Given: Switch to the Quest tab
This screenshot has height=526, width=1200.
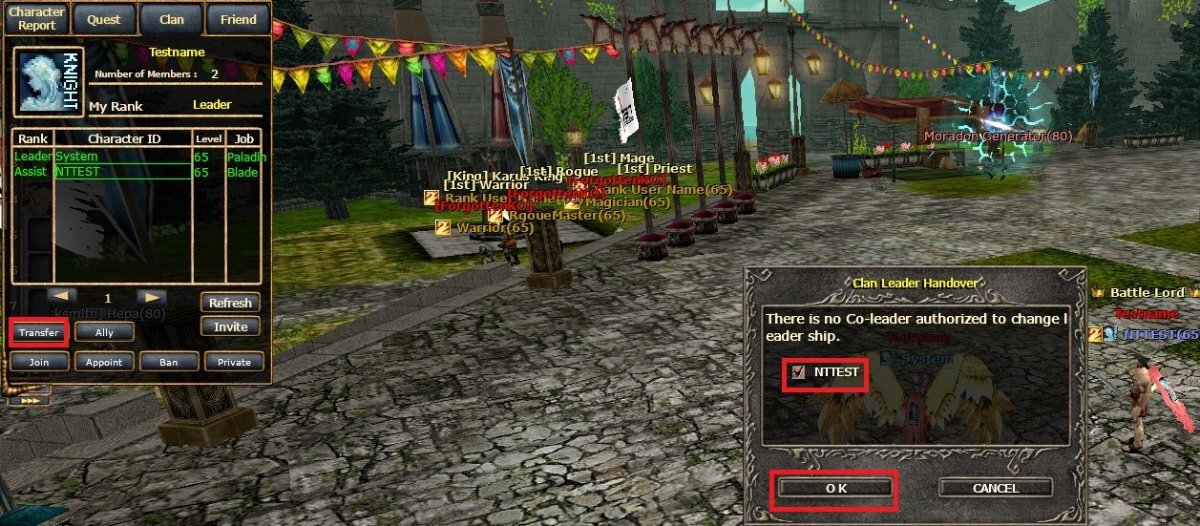Looking at the screenshot, I should tap(104, 19).
